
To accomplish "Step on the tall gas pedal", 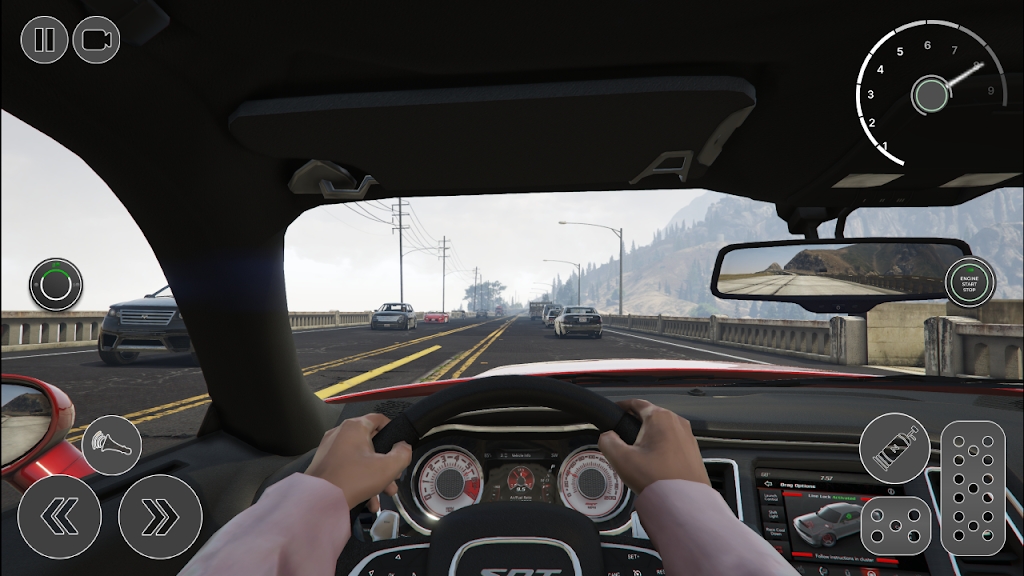I will pos(973,488).
